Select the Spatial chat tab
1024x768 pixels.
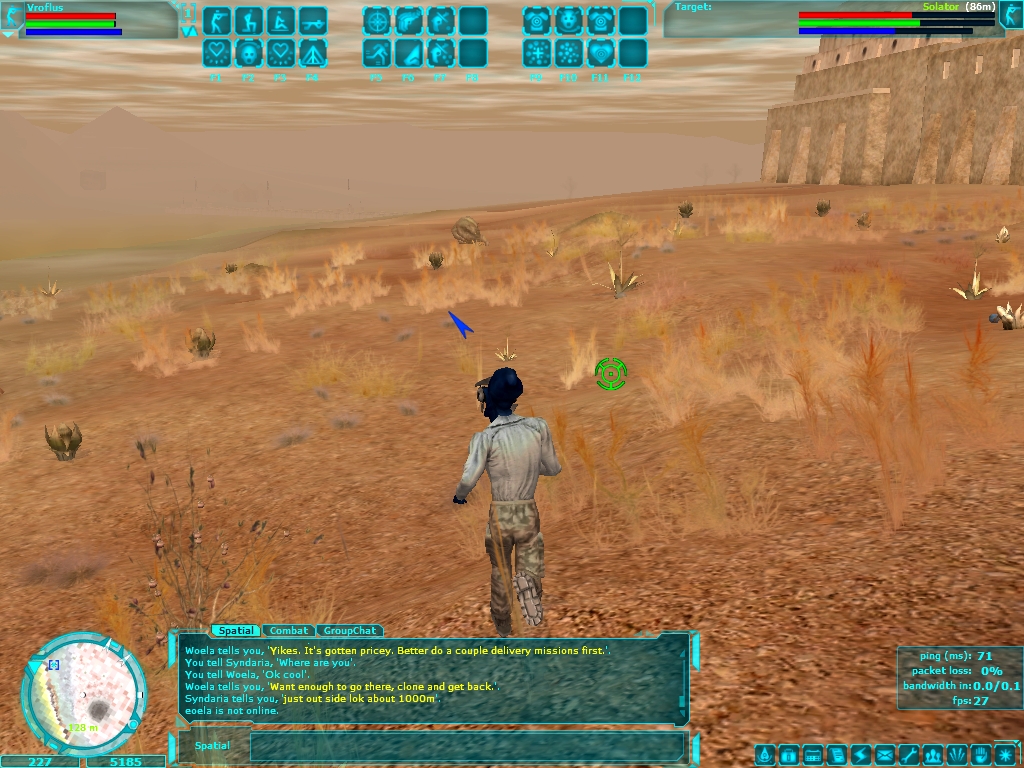click(235, 631)
